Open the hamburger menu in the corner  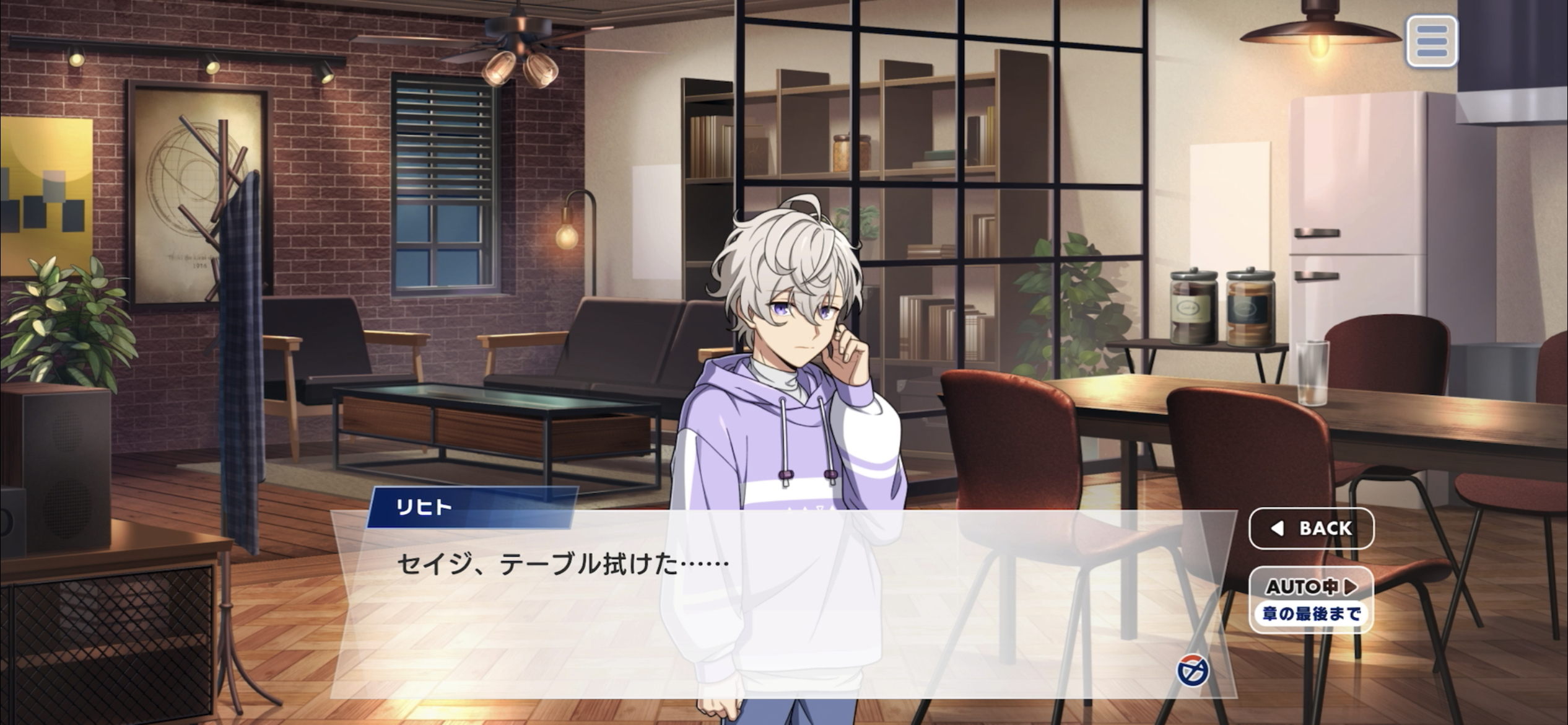pyautogui.click(x=1431, y=41)
